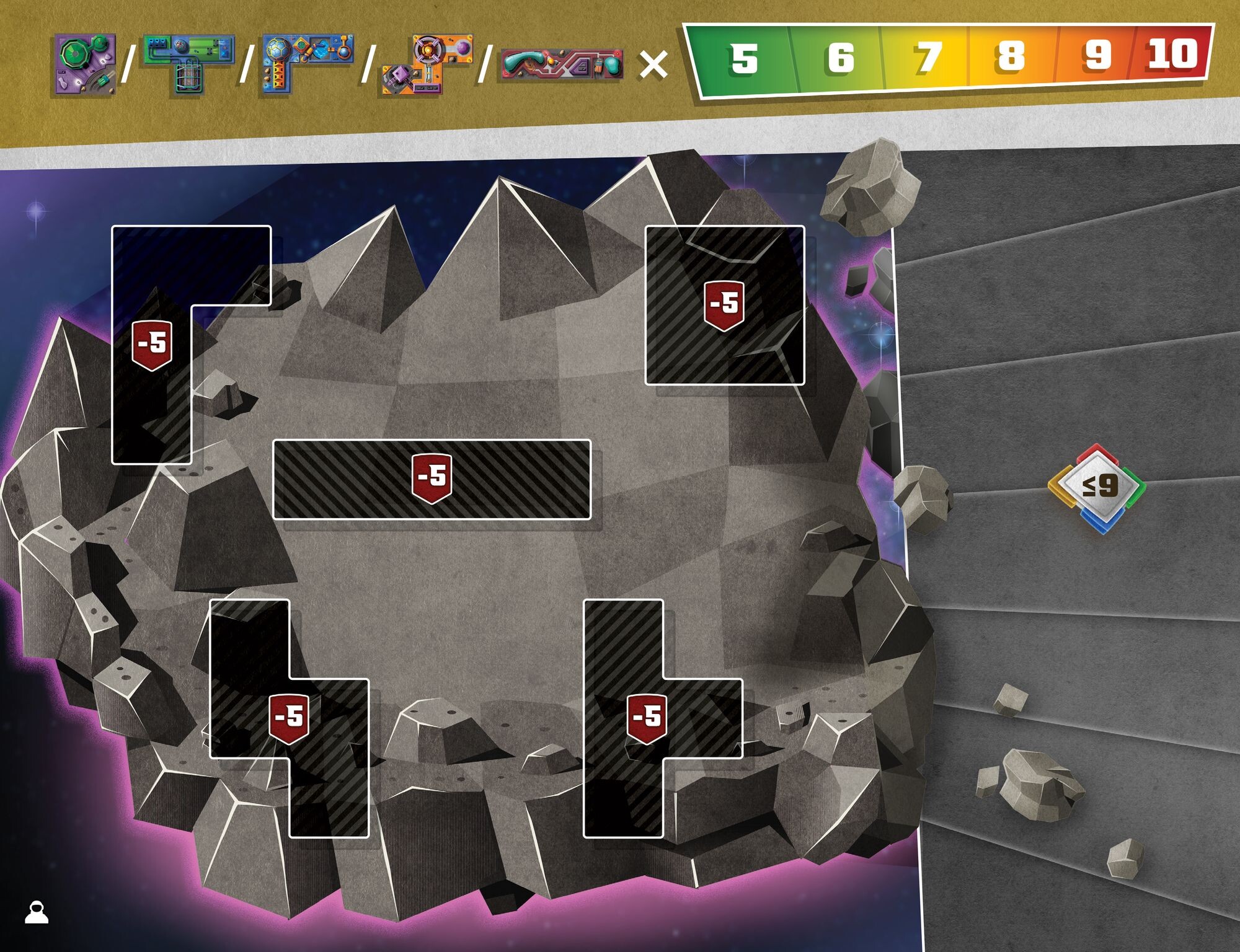
Task: Click the long horizontal bar -5 zone
Action: tap(432, 478)
